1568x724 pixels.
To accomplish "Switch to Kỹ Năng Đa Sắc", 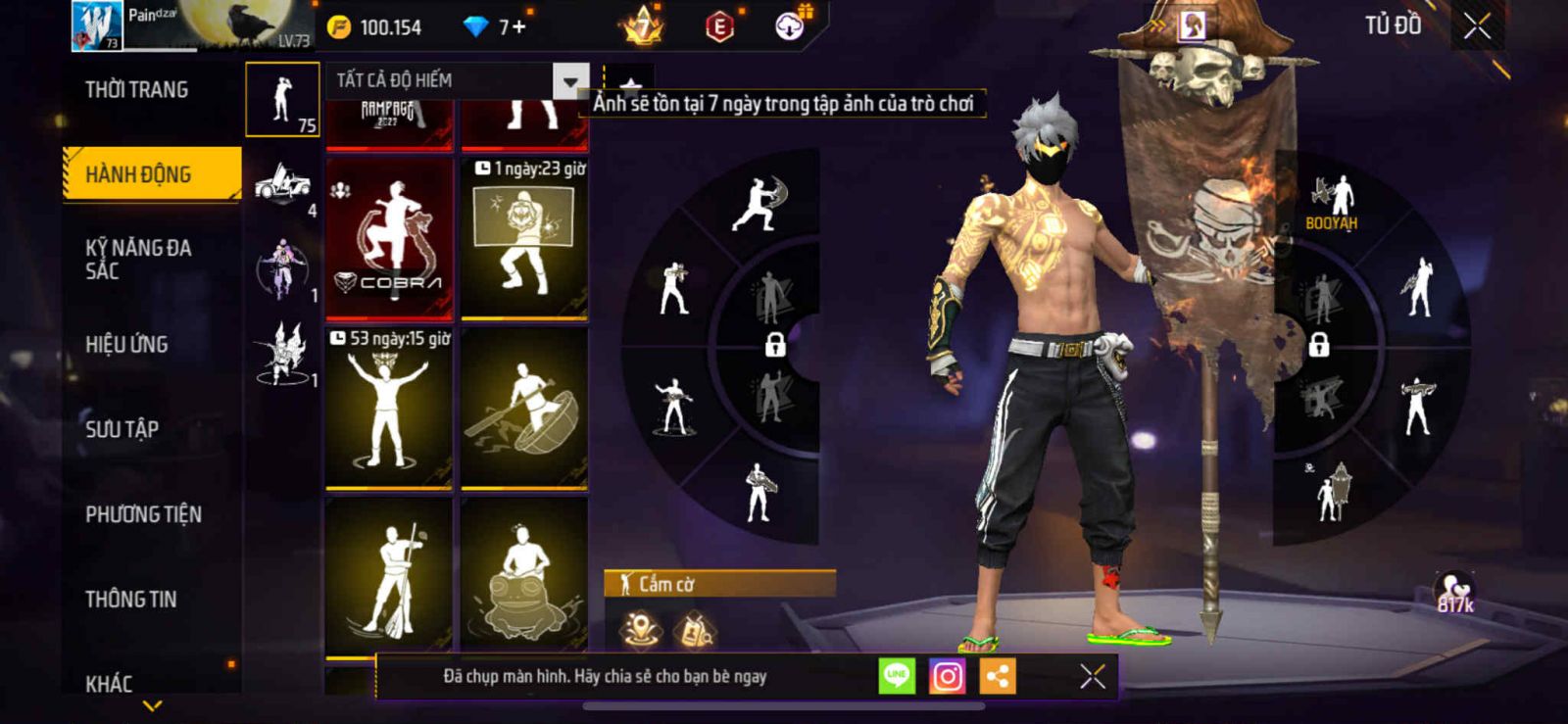I will 138,259.
